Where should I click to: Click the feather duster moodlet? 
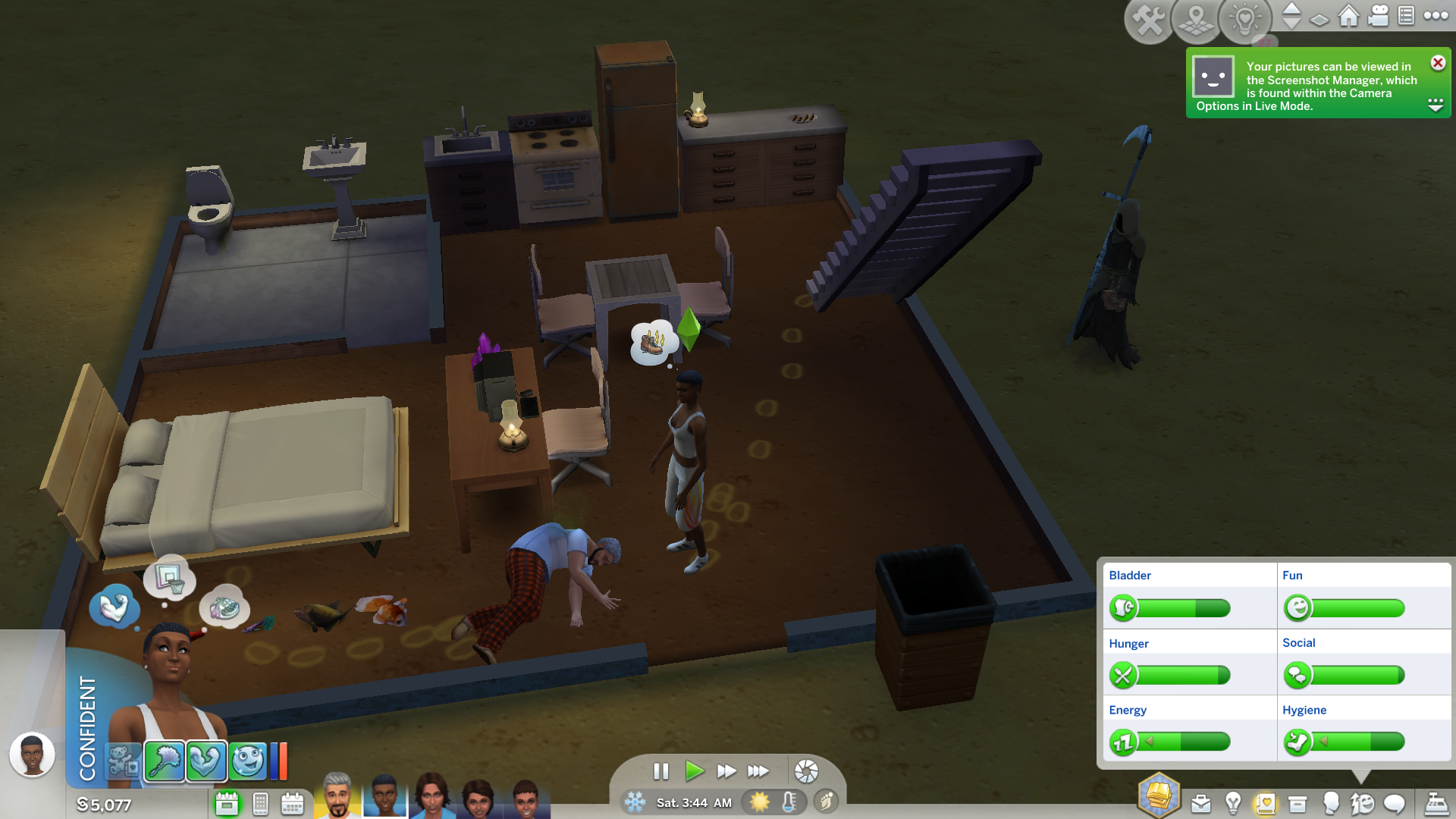165,761
